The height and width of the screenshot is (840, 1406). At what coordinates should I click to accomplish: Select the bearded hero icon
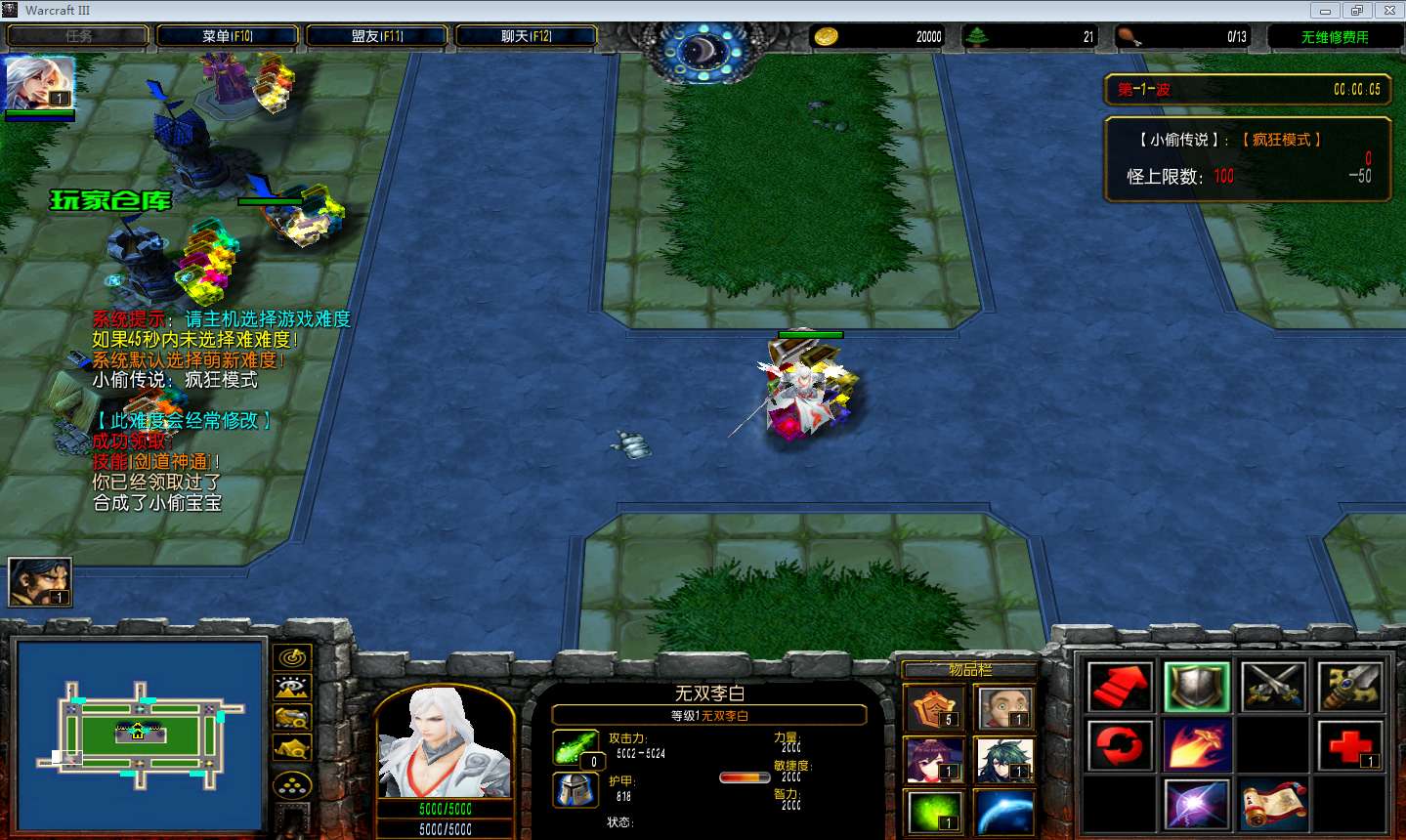tap(40, 581)
